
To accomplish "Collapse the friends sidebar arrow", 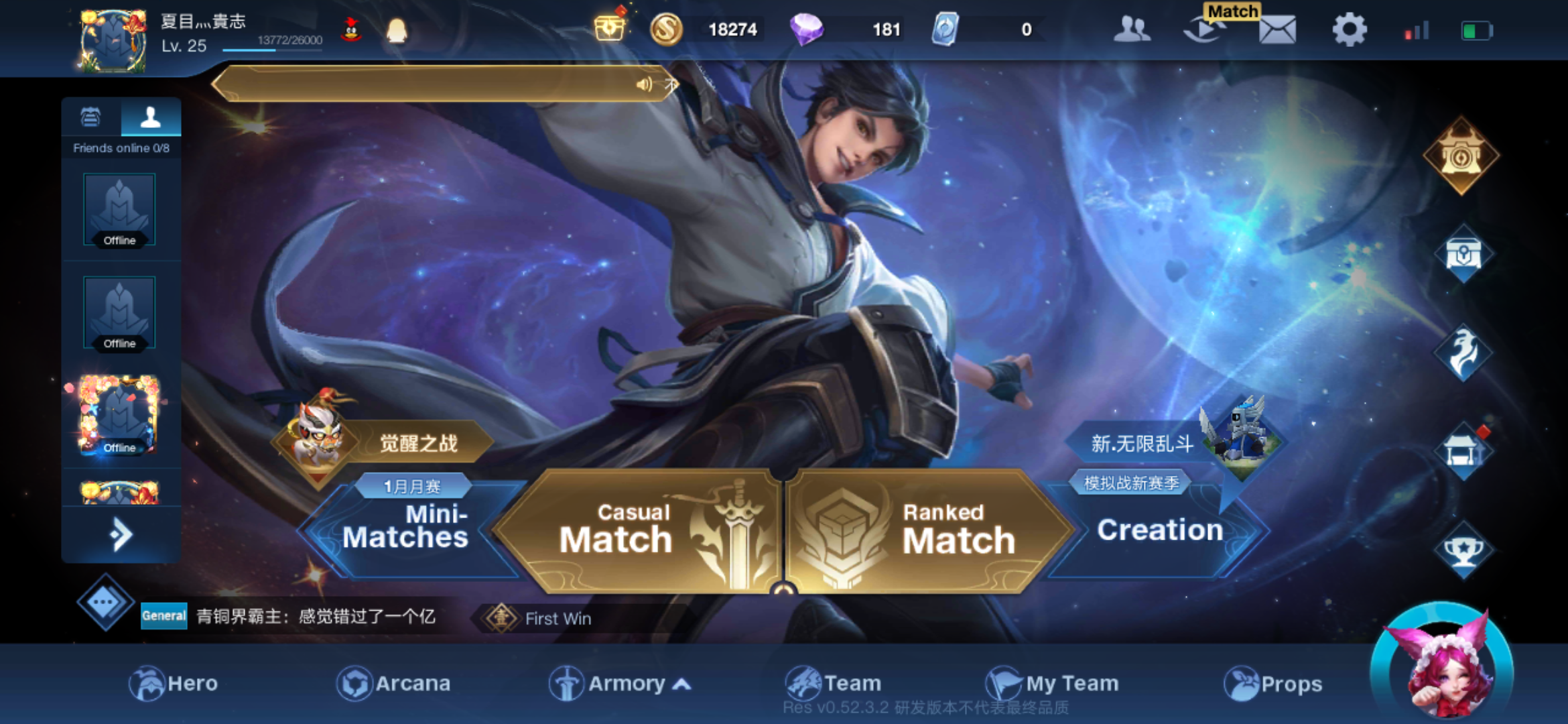I will point(121,533).
